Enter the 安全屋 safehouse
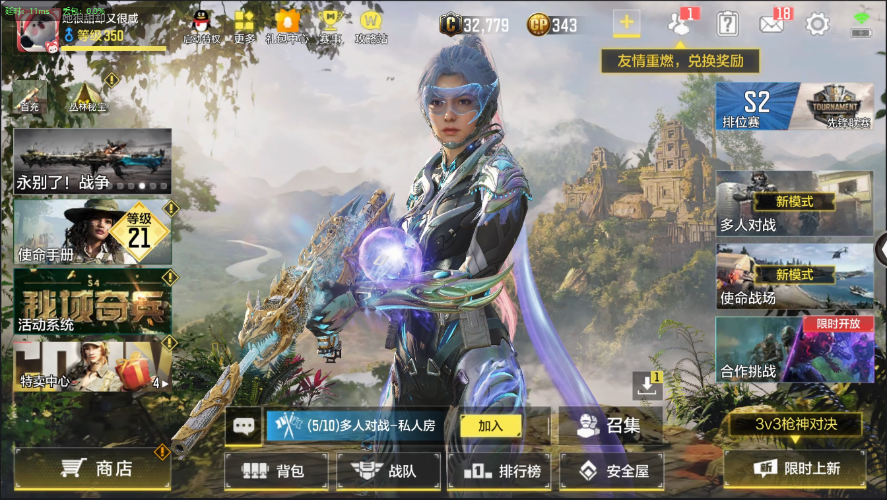The width and height of the screenshot is (887, 500). [x=613, y=469]
